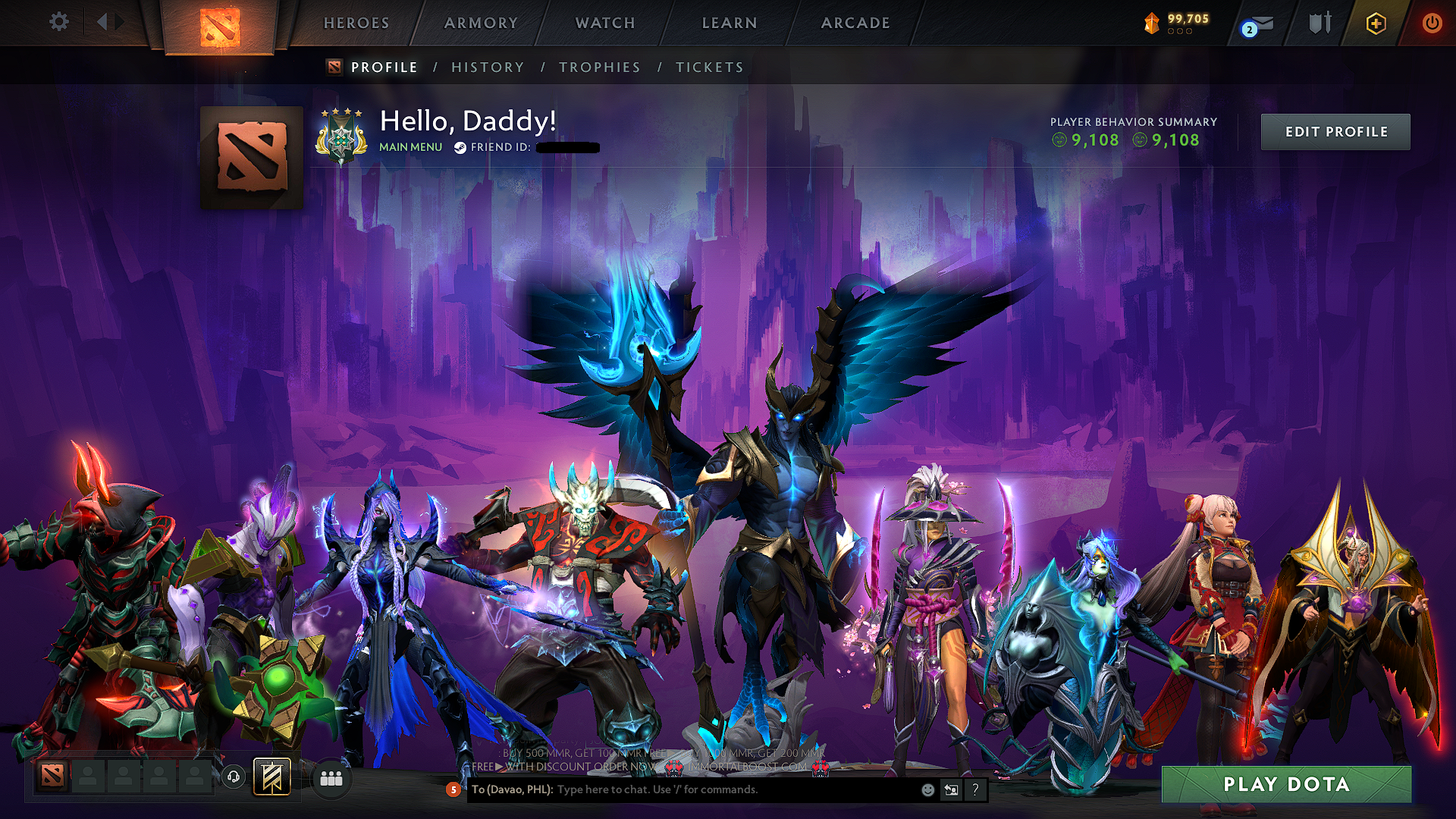Switch to the HISTORY tab
This screenshot has width=1456, height=819.
(x=488, y=67)
